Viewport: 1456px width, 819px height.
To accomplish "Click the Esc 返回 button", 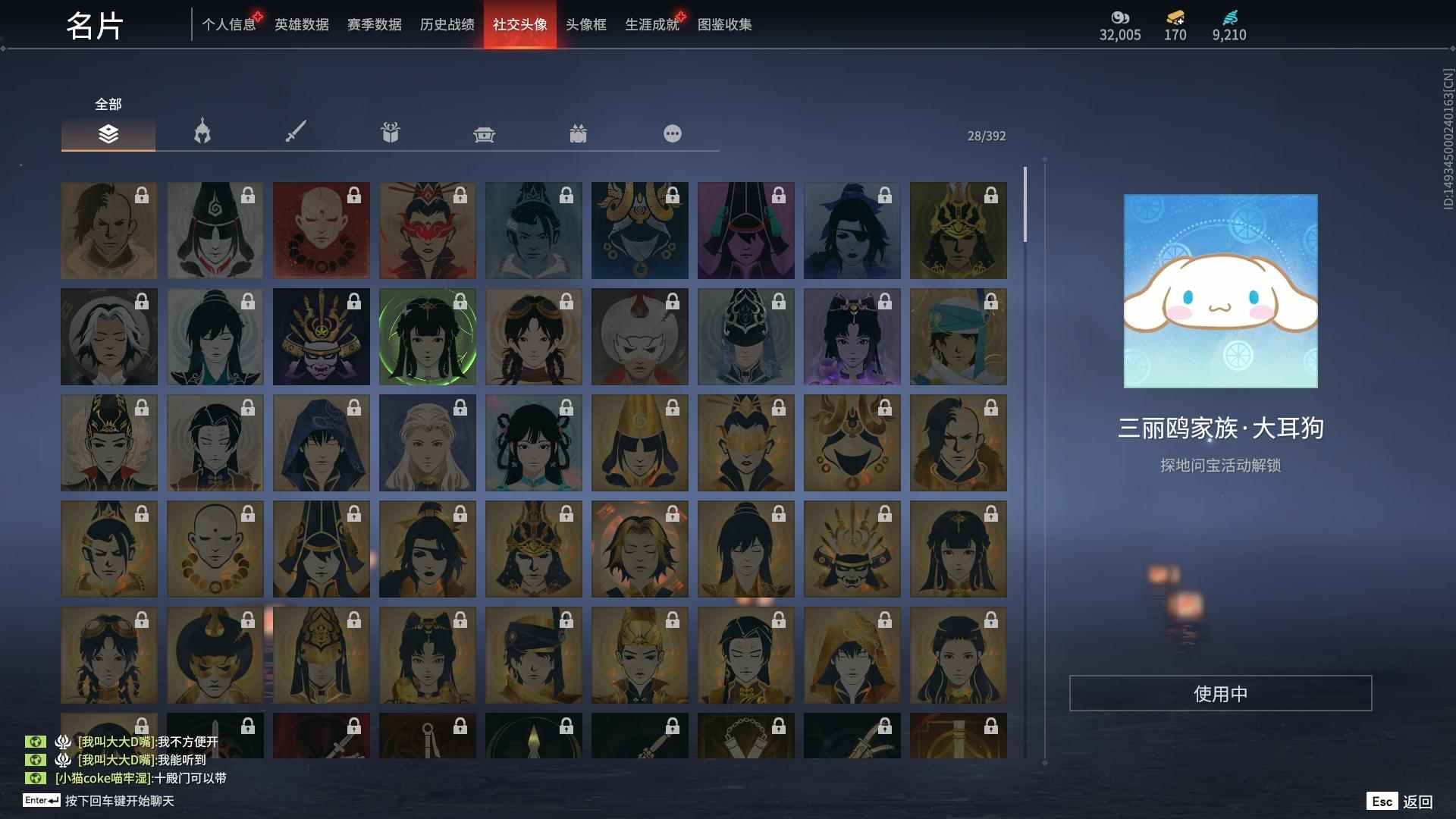I will 1399,801.
